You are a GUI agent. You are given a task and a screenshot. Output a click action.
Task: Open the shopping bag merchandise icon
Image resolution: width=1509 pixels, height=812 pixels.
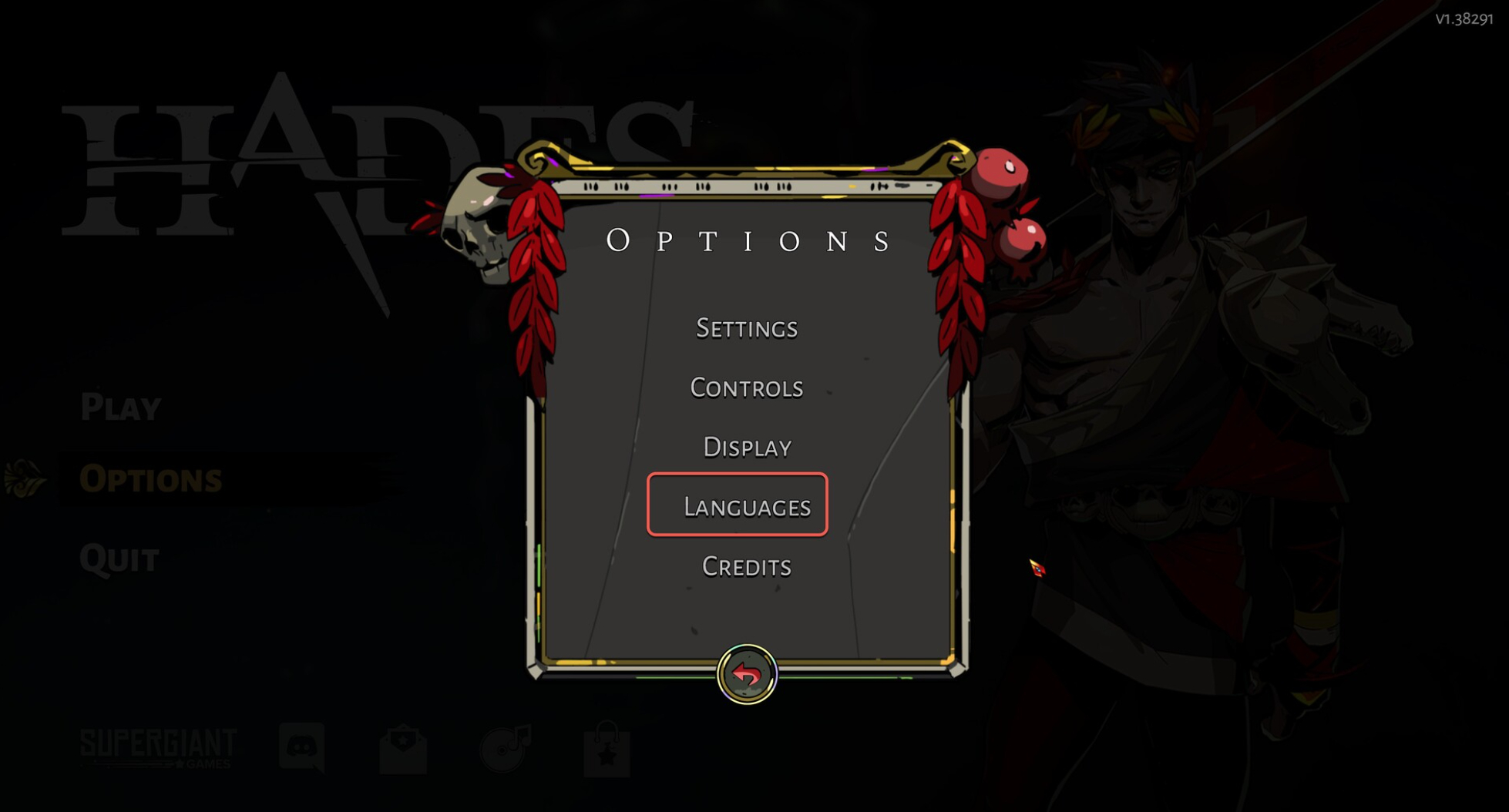click(x=607, y=750)
